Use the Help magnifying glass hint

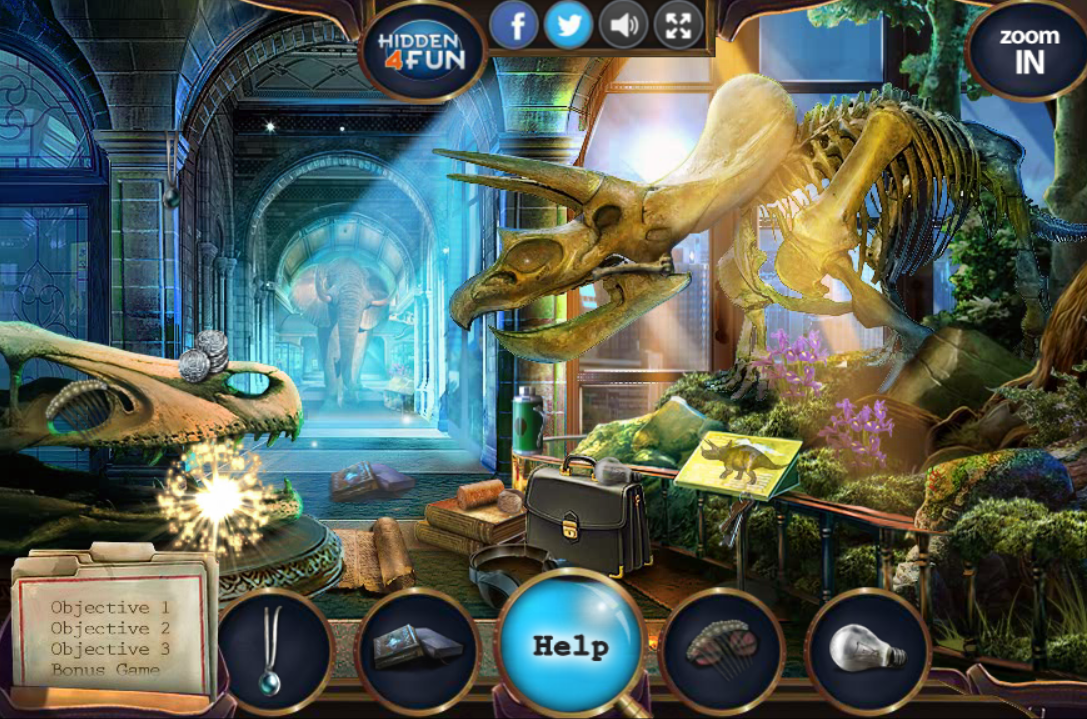(x=570, y=645)
